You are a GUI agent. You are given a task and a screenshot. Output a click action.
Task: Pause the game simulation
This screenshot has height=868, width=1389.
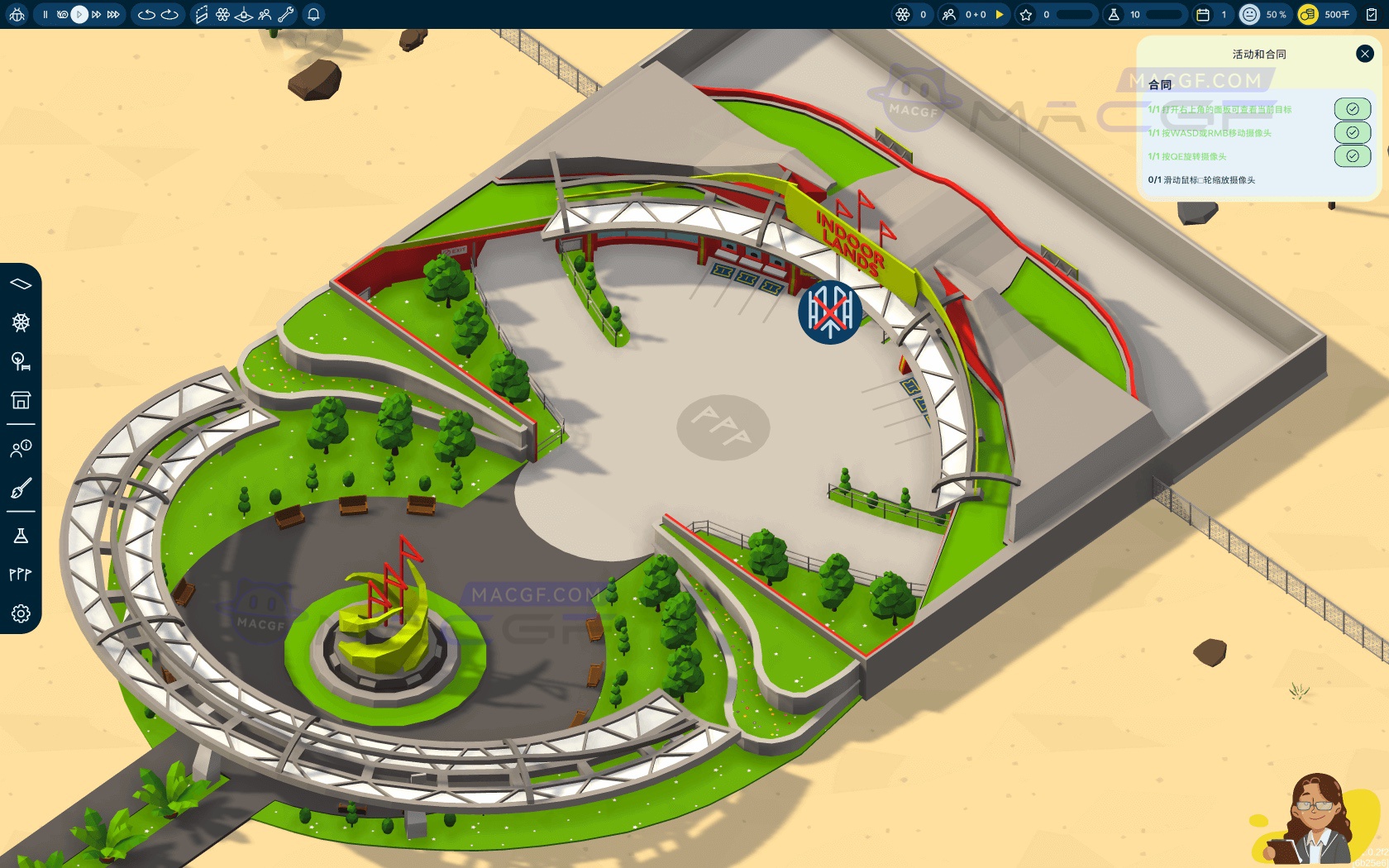[46, 14]
